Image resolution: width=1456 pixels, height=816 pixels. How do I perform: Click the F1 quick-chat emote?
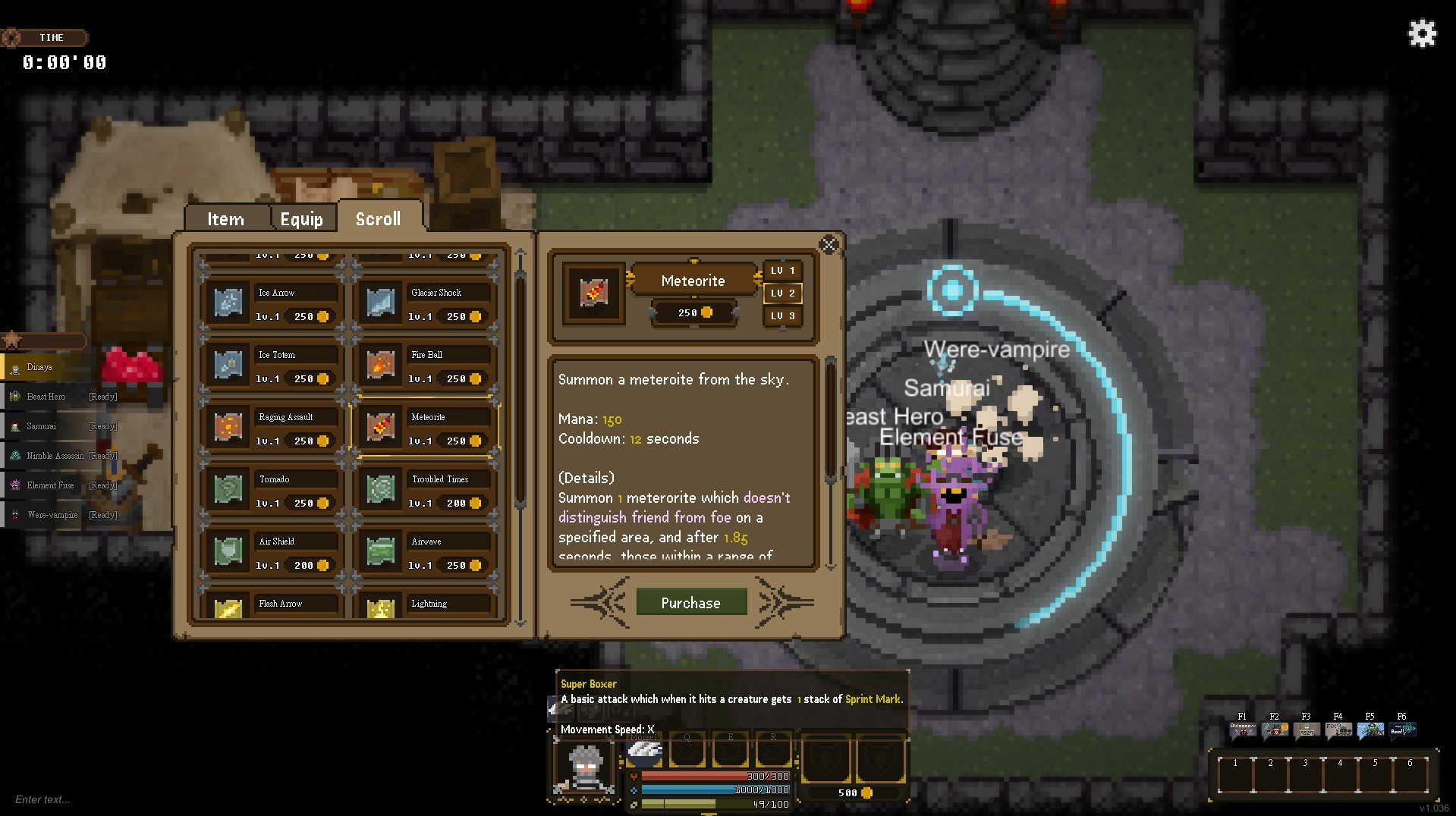[1242, 730]
